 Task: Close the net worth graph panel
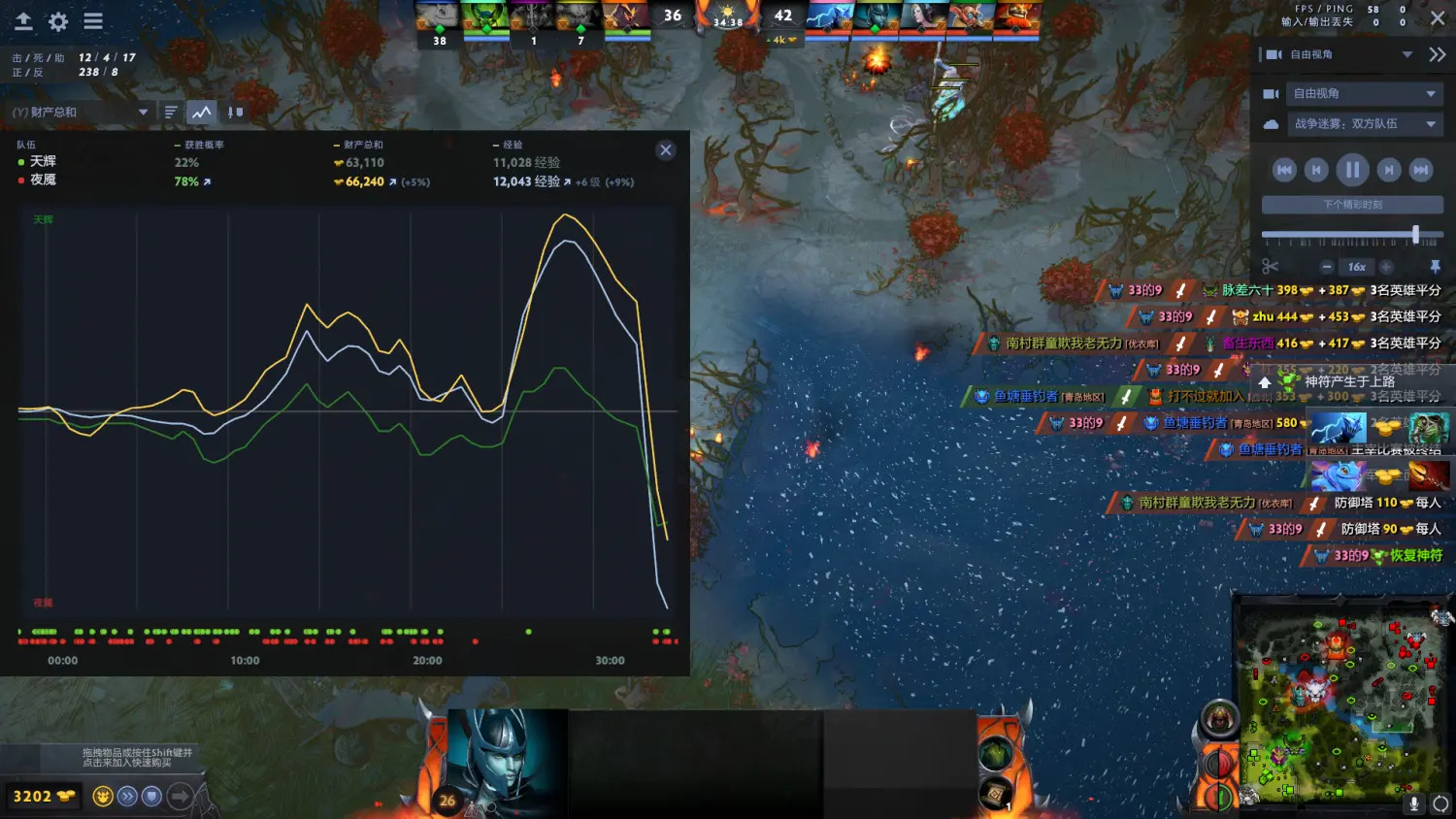666,150
